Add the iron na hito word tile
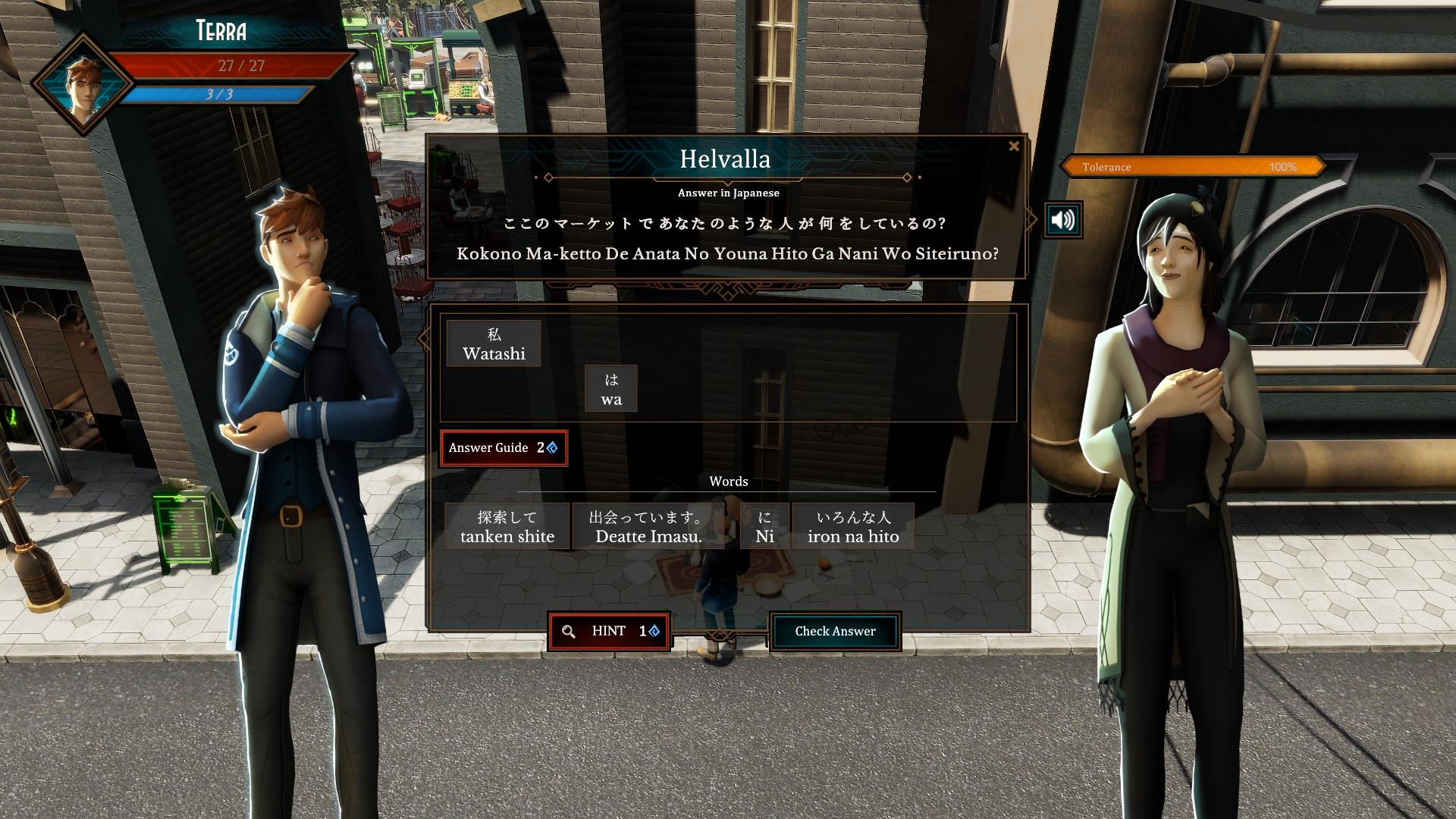The height and width of the screenshot is (819, 1456). 853,526
